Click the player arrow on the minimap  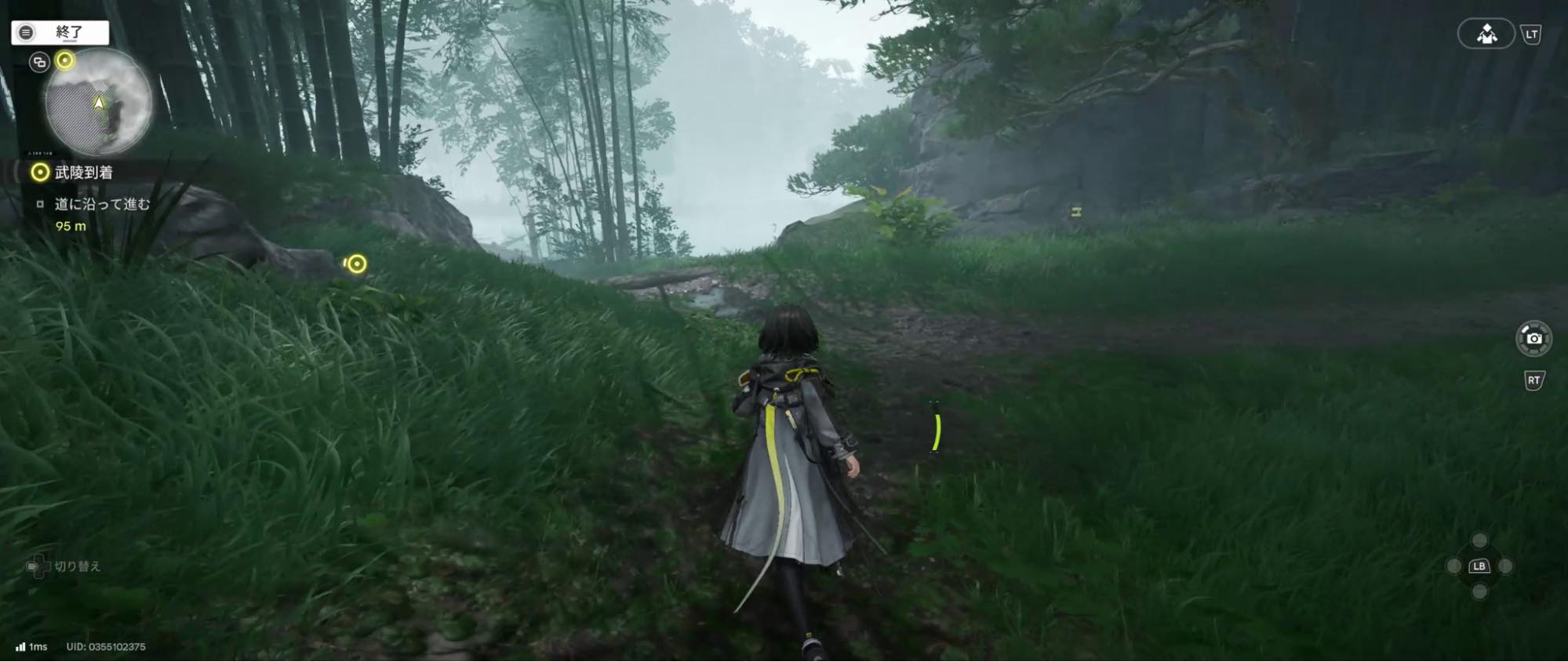pyautogui.click(x=98, y=103)
